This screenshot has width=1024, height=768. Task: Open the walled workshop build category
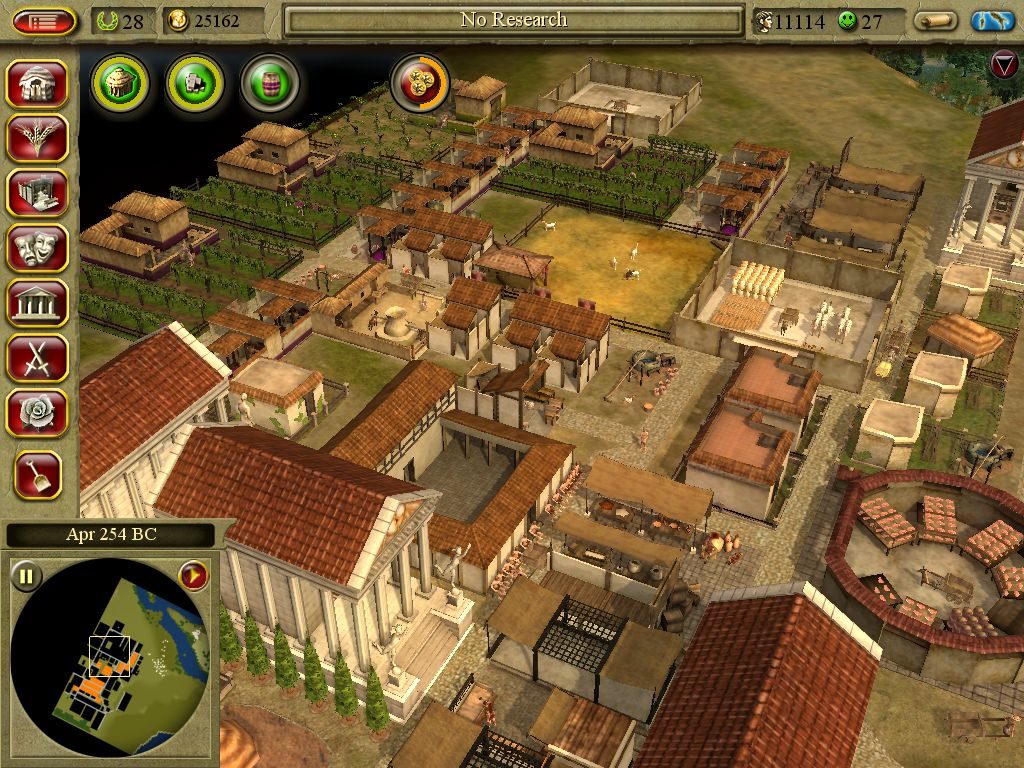click(39, 192)
